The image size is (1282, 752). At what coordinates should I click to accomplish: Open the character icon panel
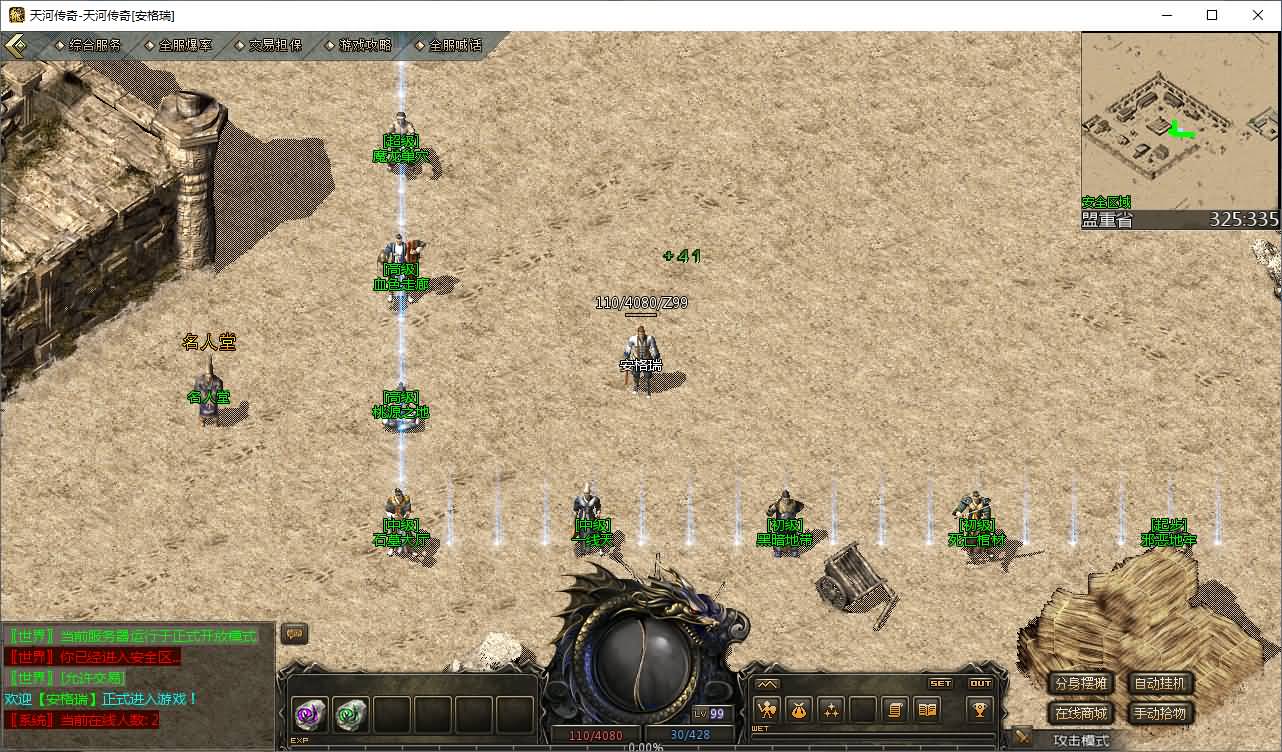[767, 710]
